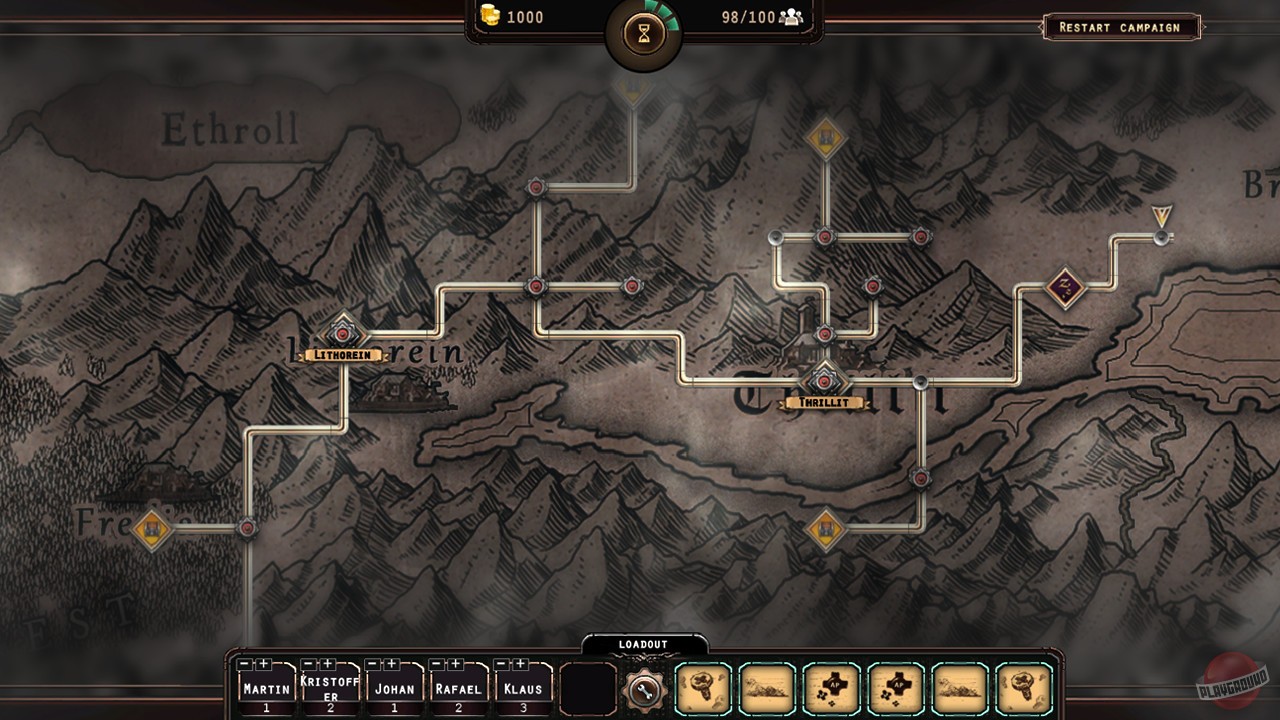Viewport: 1280px width, 720px height.
Task: Open the Loadout tab
Action: coord(643,645)
